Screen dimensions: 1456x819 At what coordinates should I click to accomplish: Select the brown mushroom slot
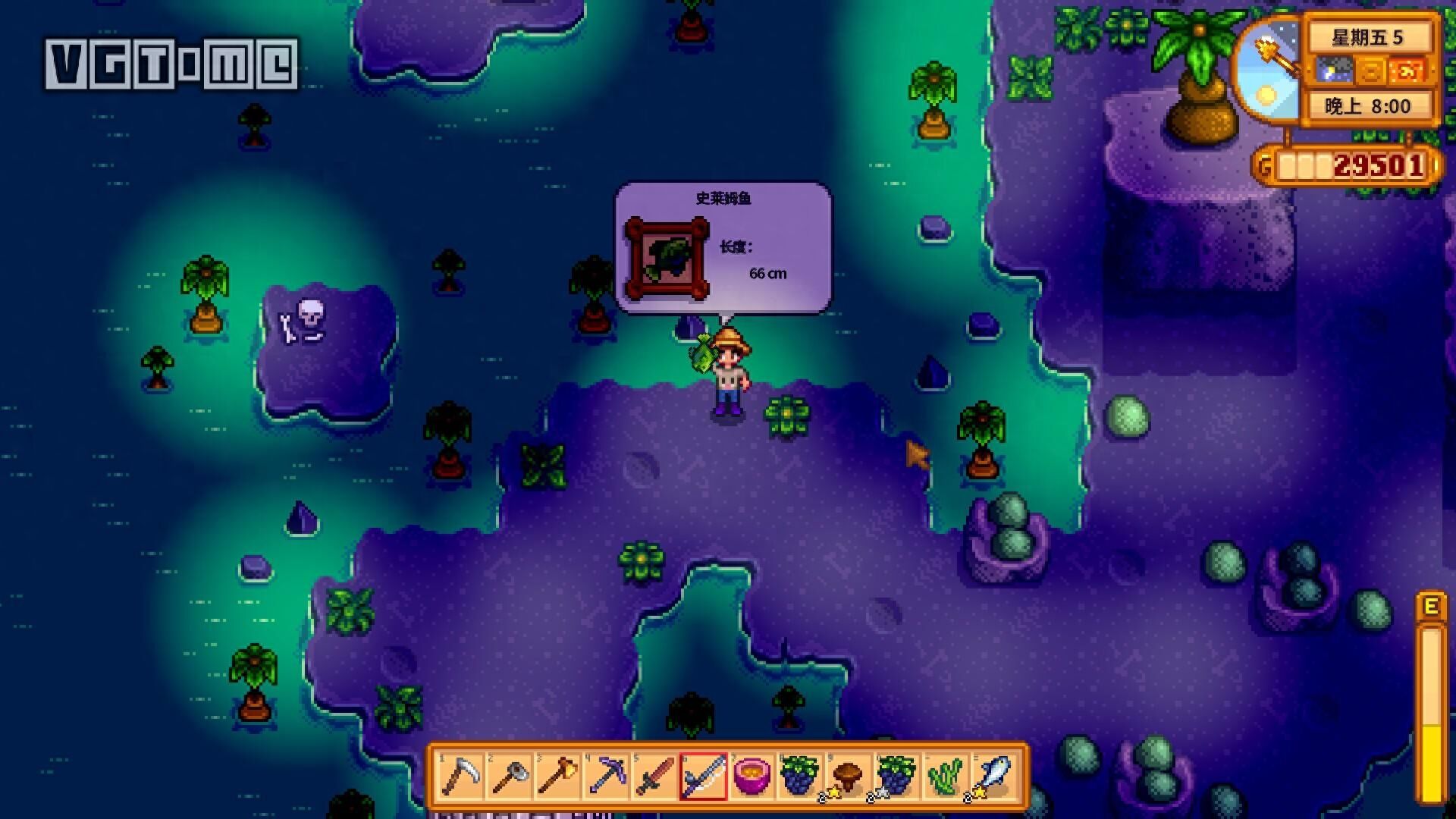point(848,777)
